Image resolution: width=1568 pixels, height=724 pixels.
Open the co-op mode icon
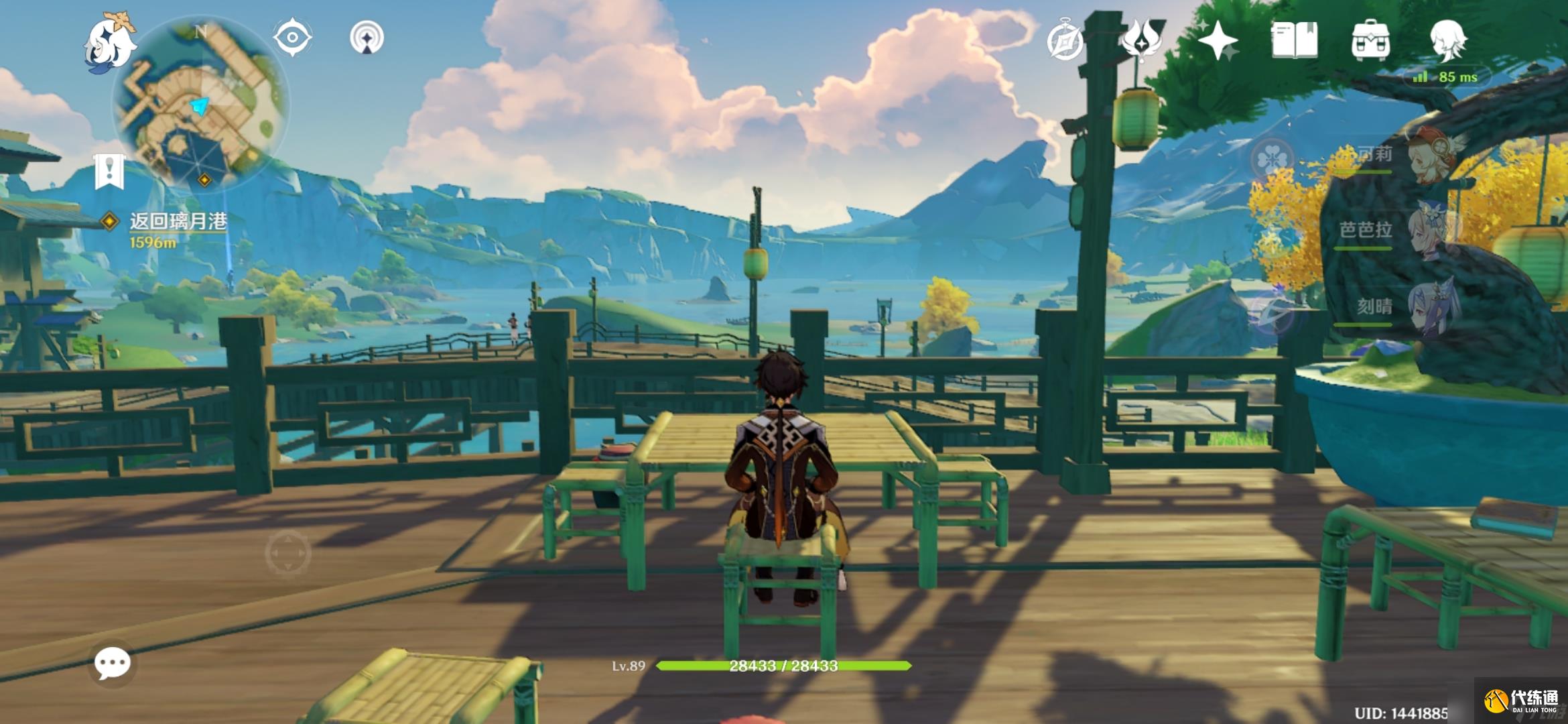click(367, 38)
